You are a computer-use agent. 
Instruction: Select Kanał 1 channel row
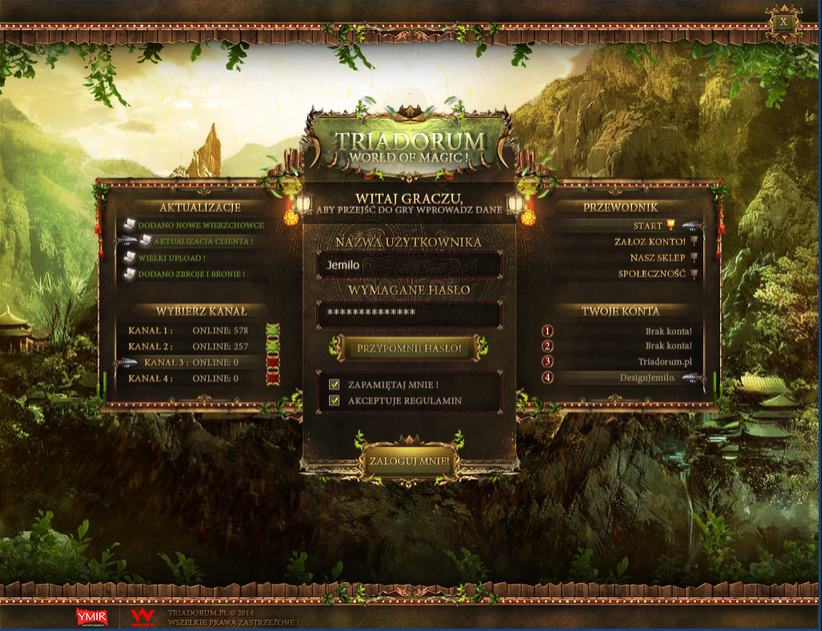(188, 330)
